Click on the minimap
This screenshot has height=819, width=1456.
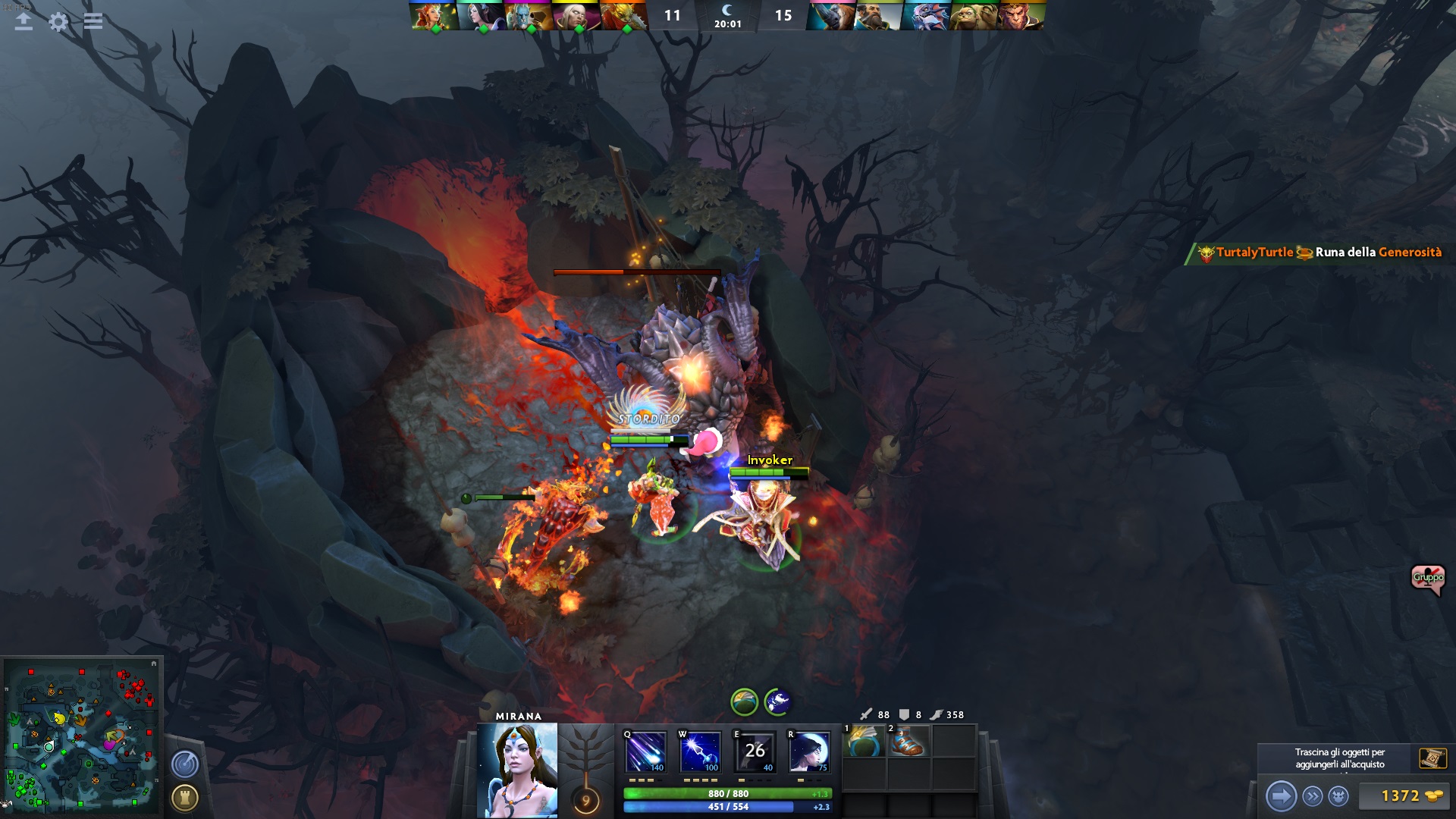point(82,736)
